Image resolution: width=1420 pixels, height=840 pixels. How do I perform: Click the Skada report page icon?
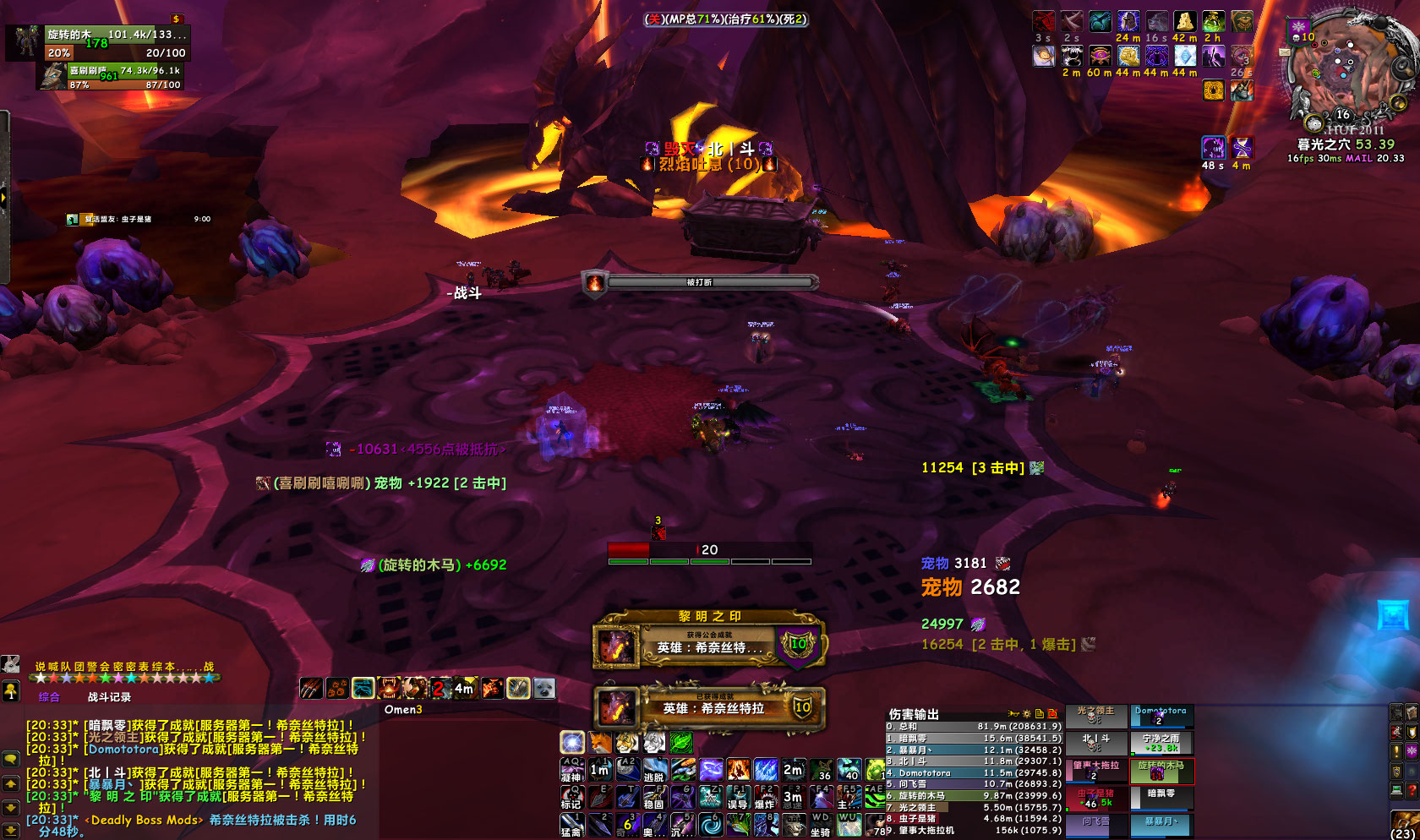pos(1039,714)
